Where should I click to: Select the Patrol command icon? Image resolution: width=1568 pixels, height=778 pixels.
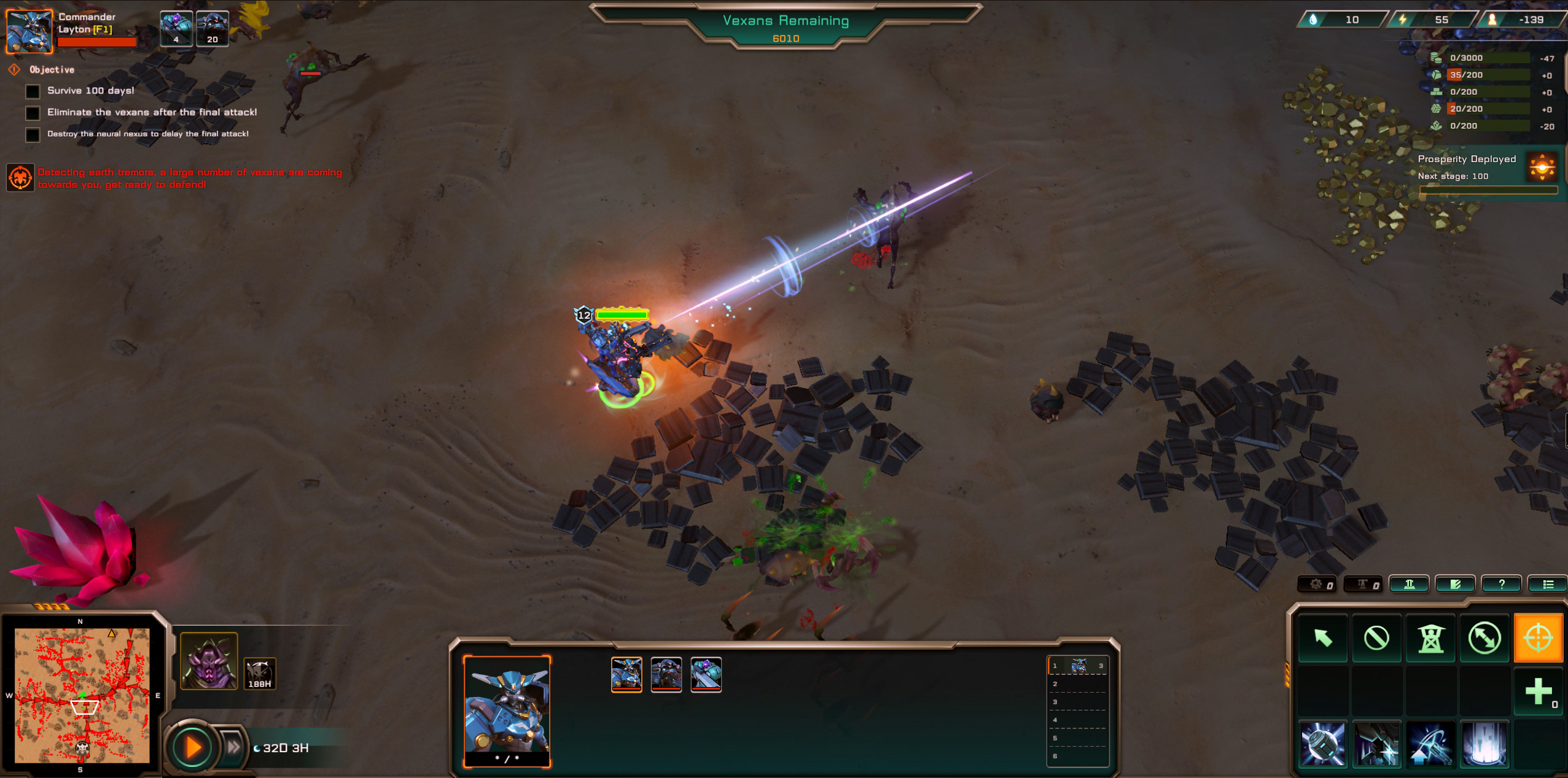point(1484,638)
